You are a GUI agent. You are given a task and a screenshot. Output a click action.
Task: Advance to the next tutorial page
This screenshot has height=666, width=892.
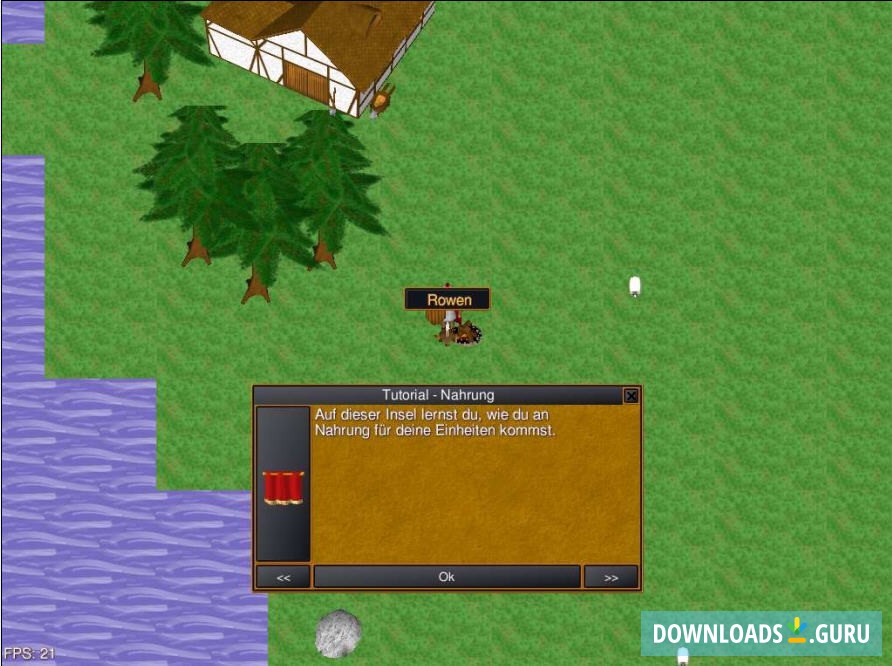tap(610, 577)
